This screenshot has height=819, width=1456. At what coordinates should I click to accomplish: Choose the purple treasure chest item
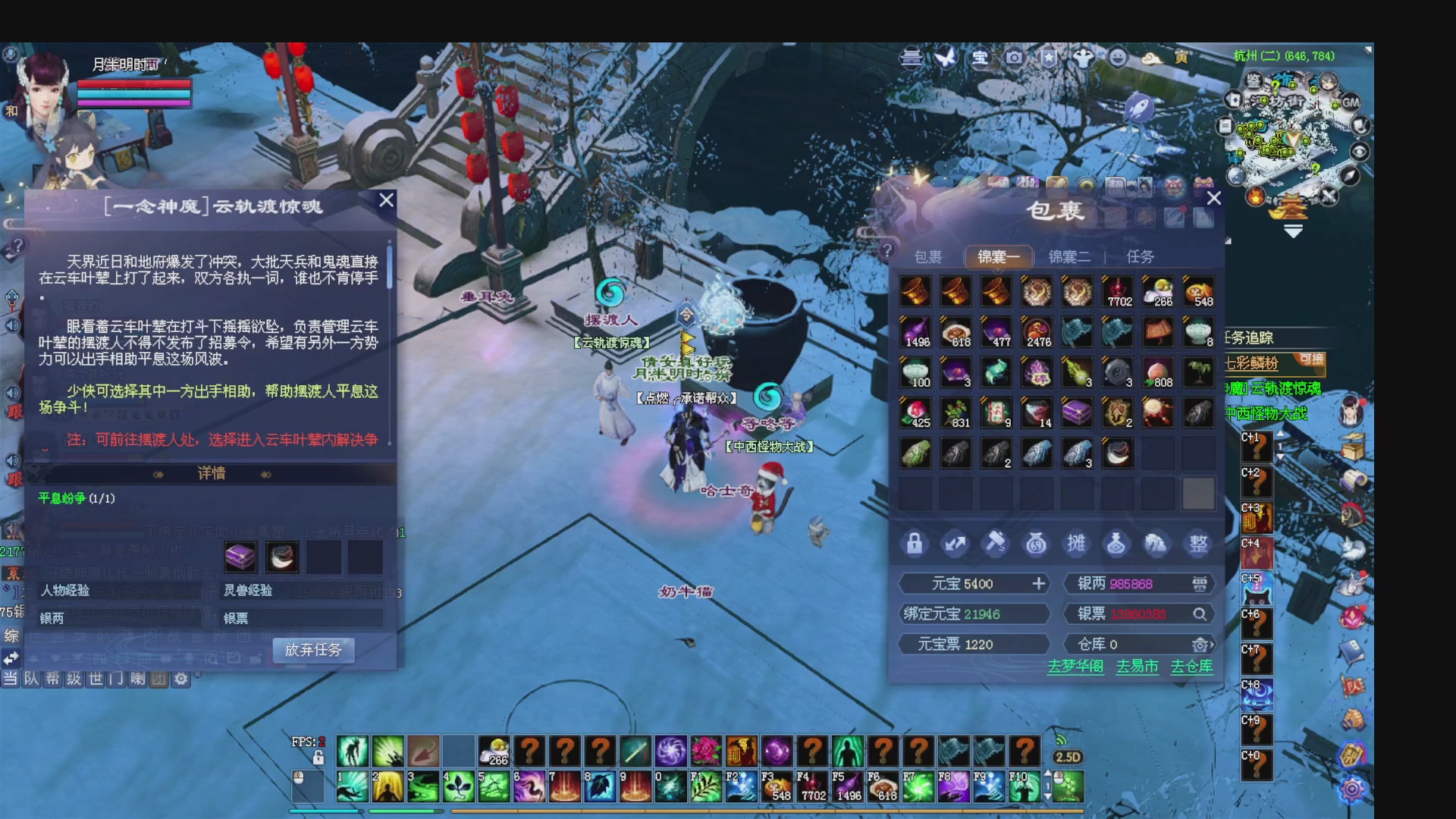point(1077,413)
